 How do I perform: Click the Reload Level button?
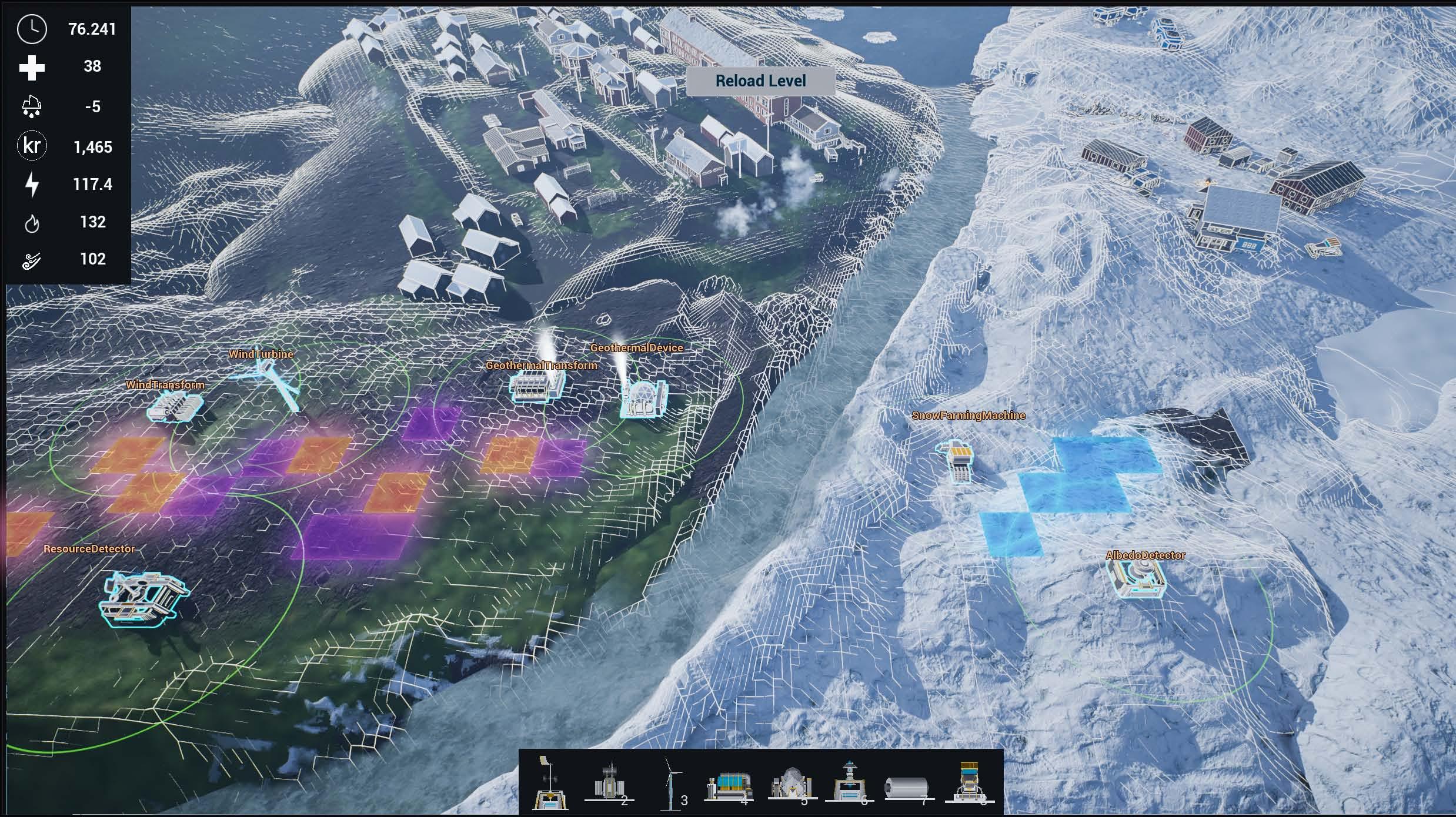760,81
